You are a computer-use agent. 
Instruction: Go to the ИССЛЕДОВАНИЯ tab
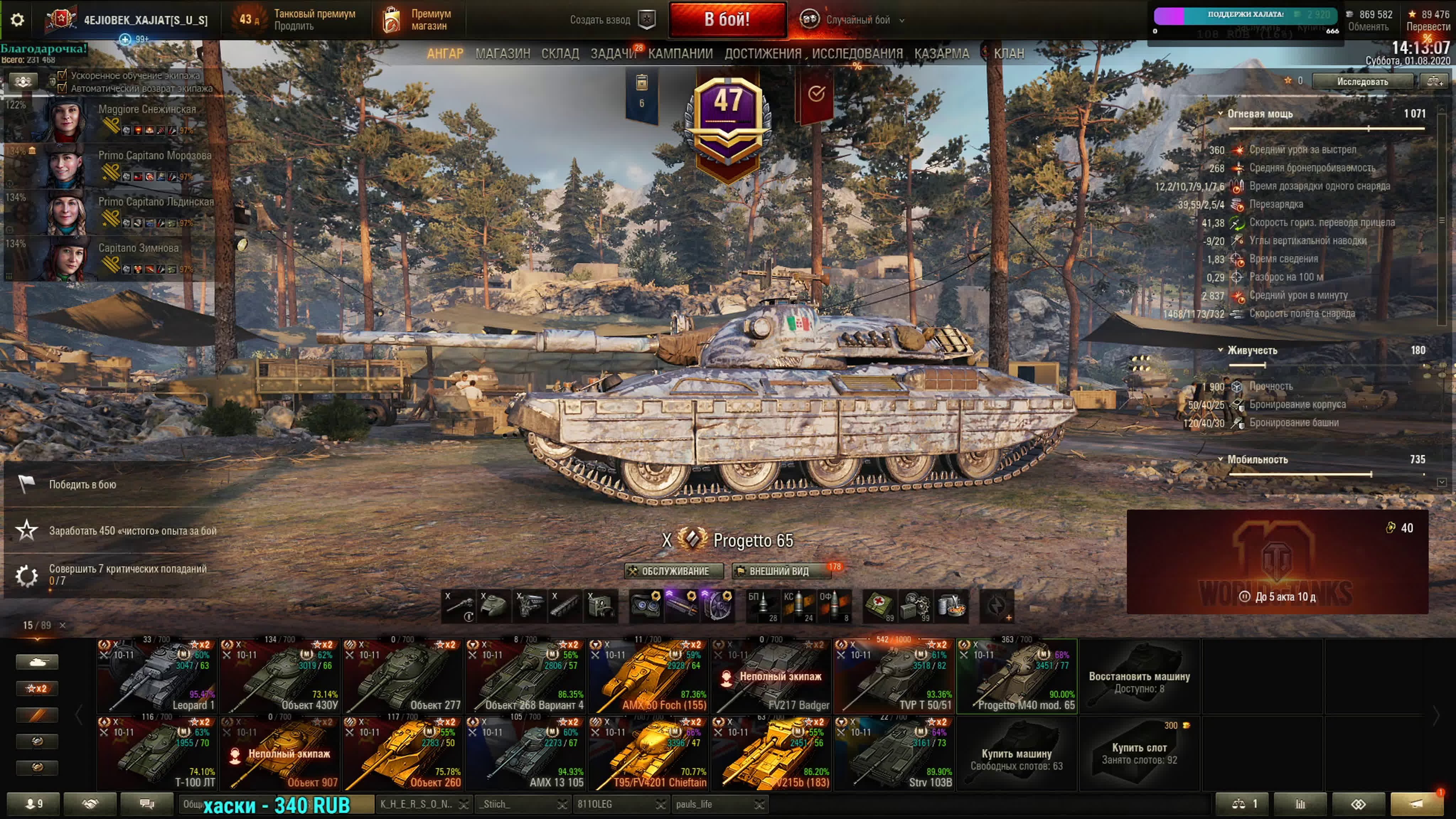point(857,54)
